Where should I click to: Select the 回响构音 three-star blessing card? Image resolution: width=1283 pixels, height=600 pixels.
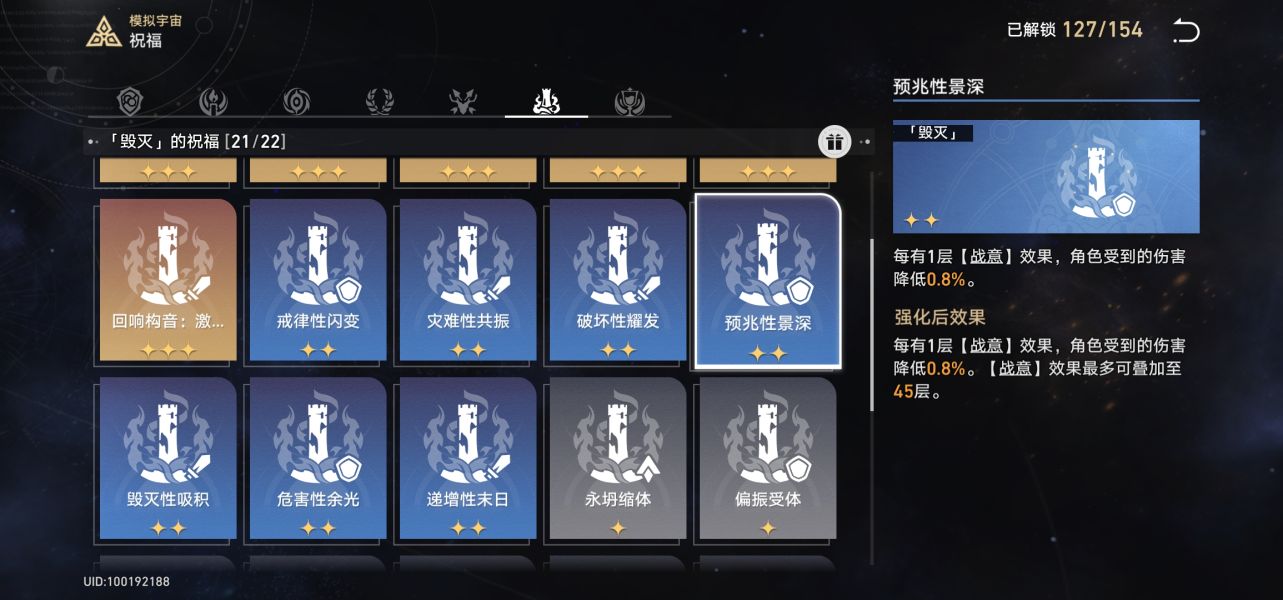pos(168,279)
